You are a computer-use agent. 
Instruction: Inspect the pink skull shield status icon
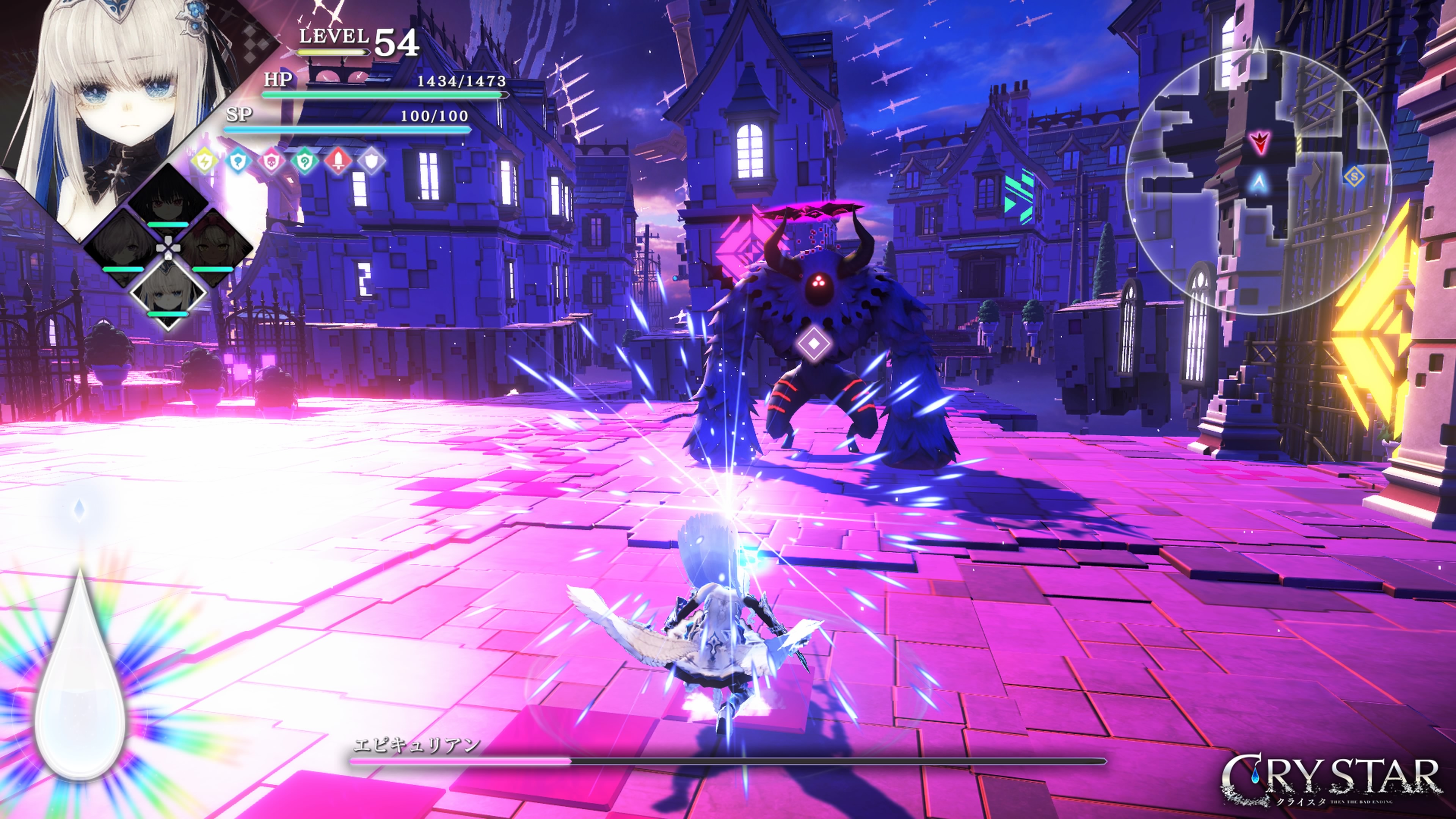pyautogui.click(x=271, y=162)
